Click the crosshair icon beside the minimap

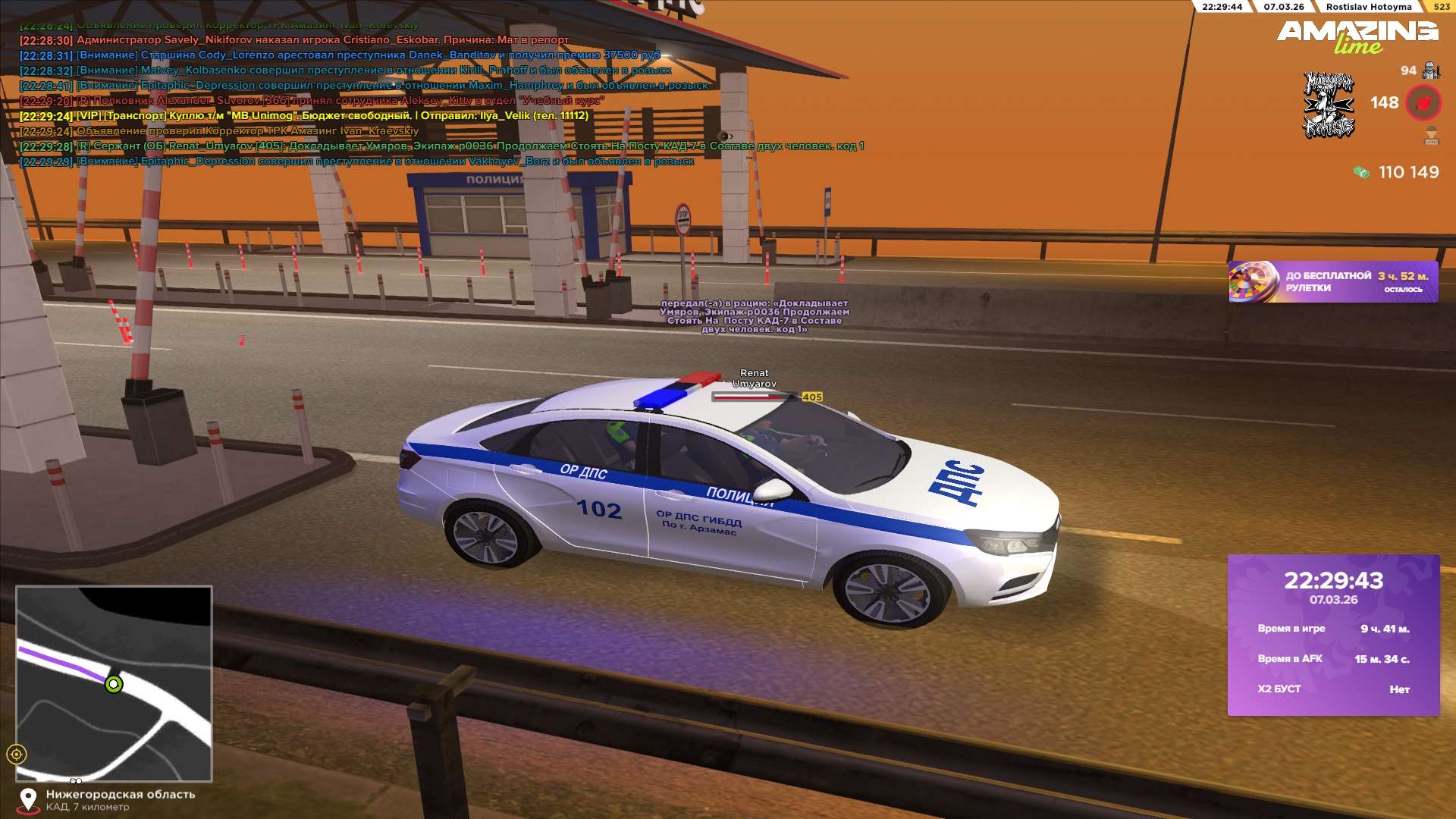(x=17, y=754)
